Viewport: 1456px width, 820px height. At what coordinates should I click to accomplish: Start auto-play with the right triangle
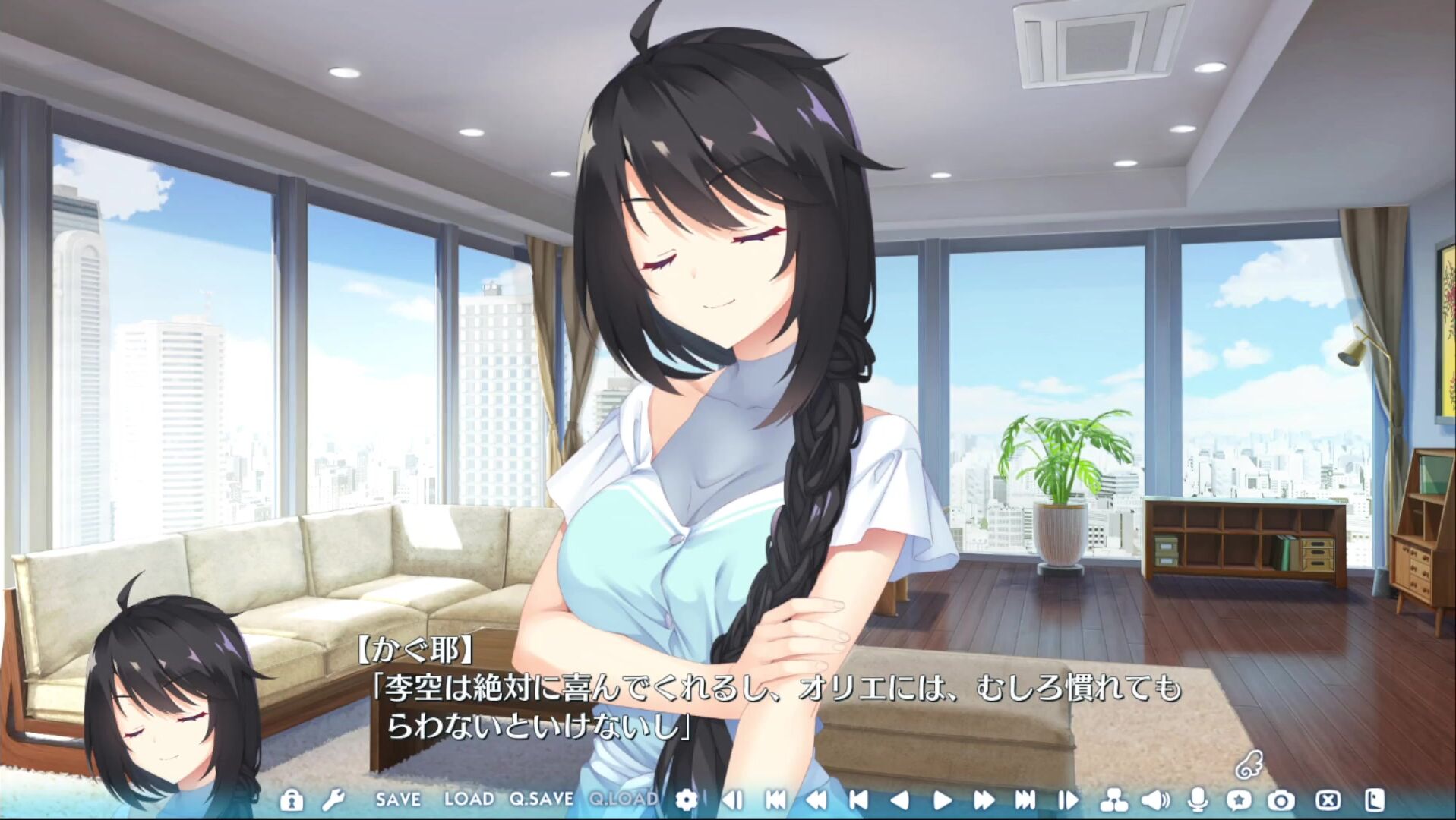(943, 800)
